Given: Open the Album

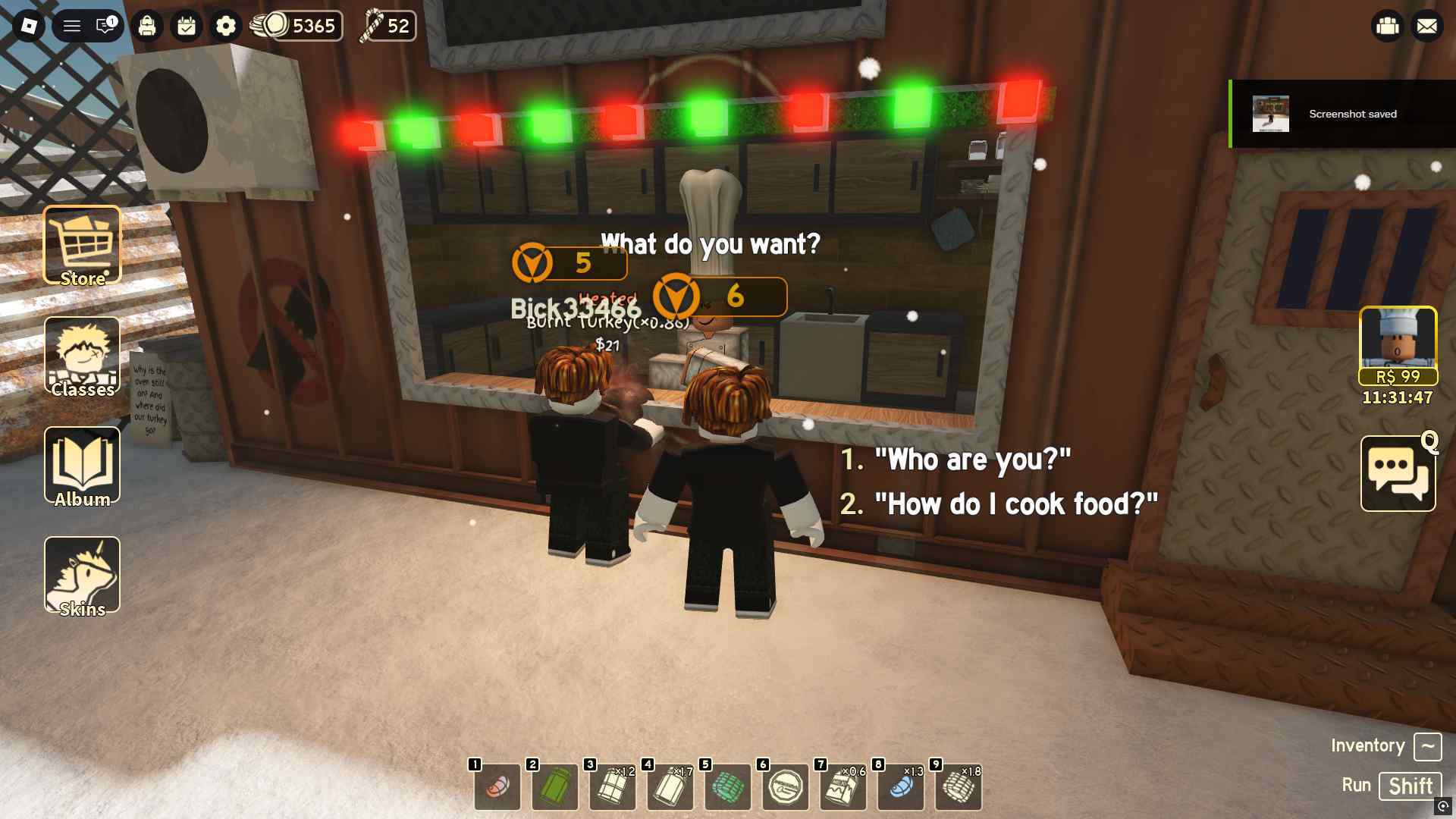Looking at the screenshot, I should pyautogui.click(x=81, y=466).
